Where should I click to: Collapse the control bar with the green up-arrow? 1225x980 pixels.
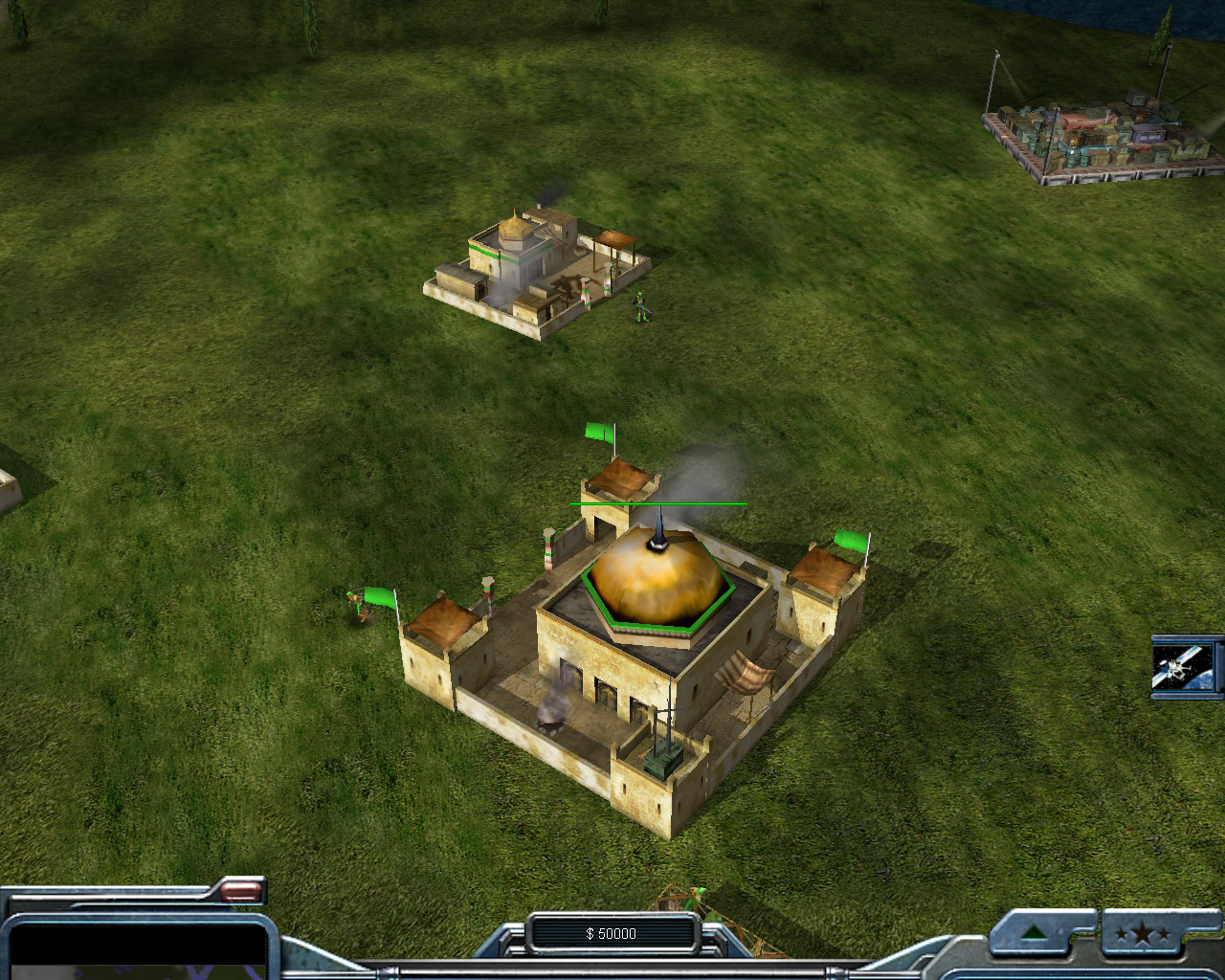[1035, 933]
